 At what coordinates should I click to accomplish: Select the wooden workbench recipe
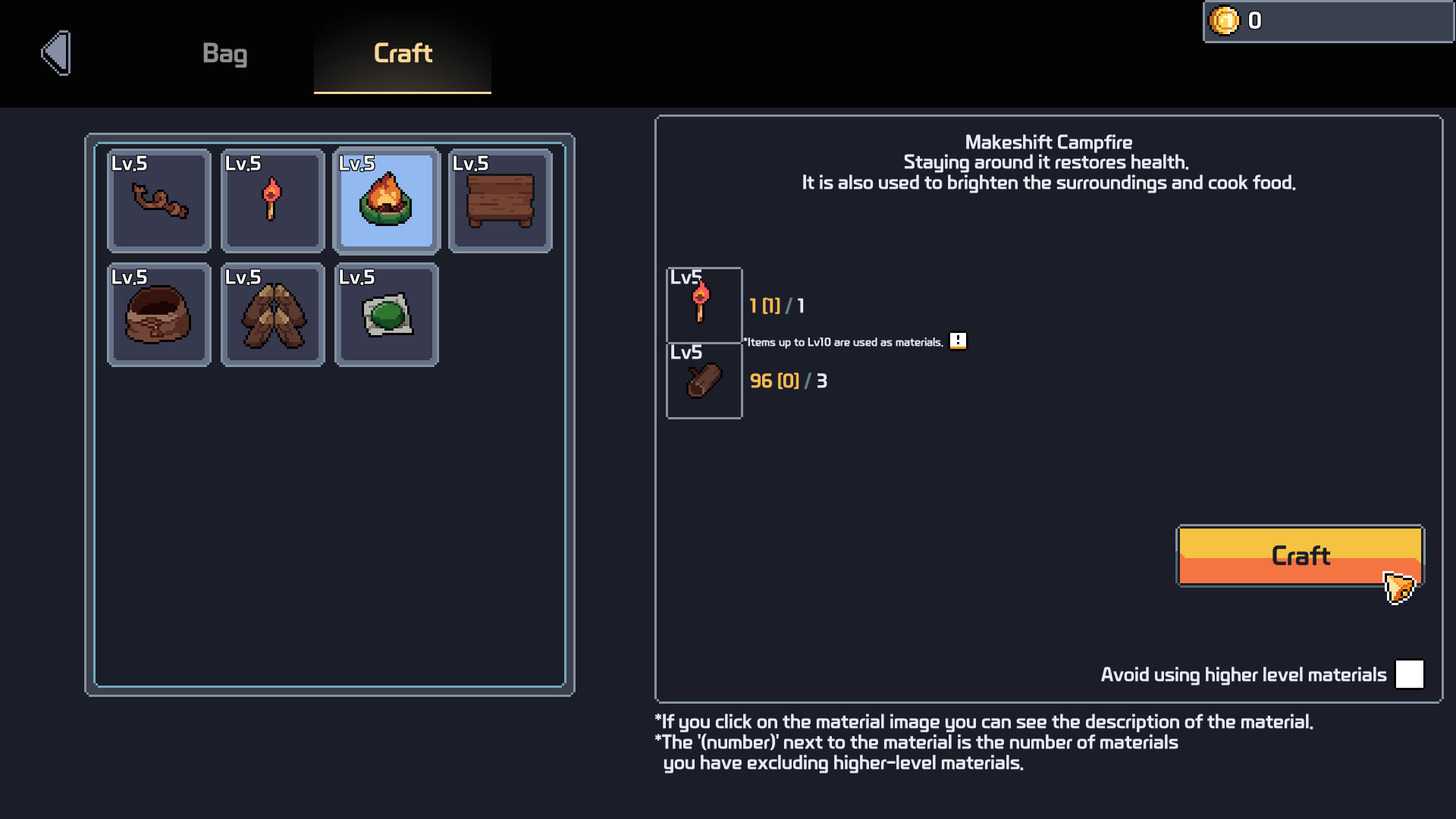tap(500, 200)
